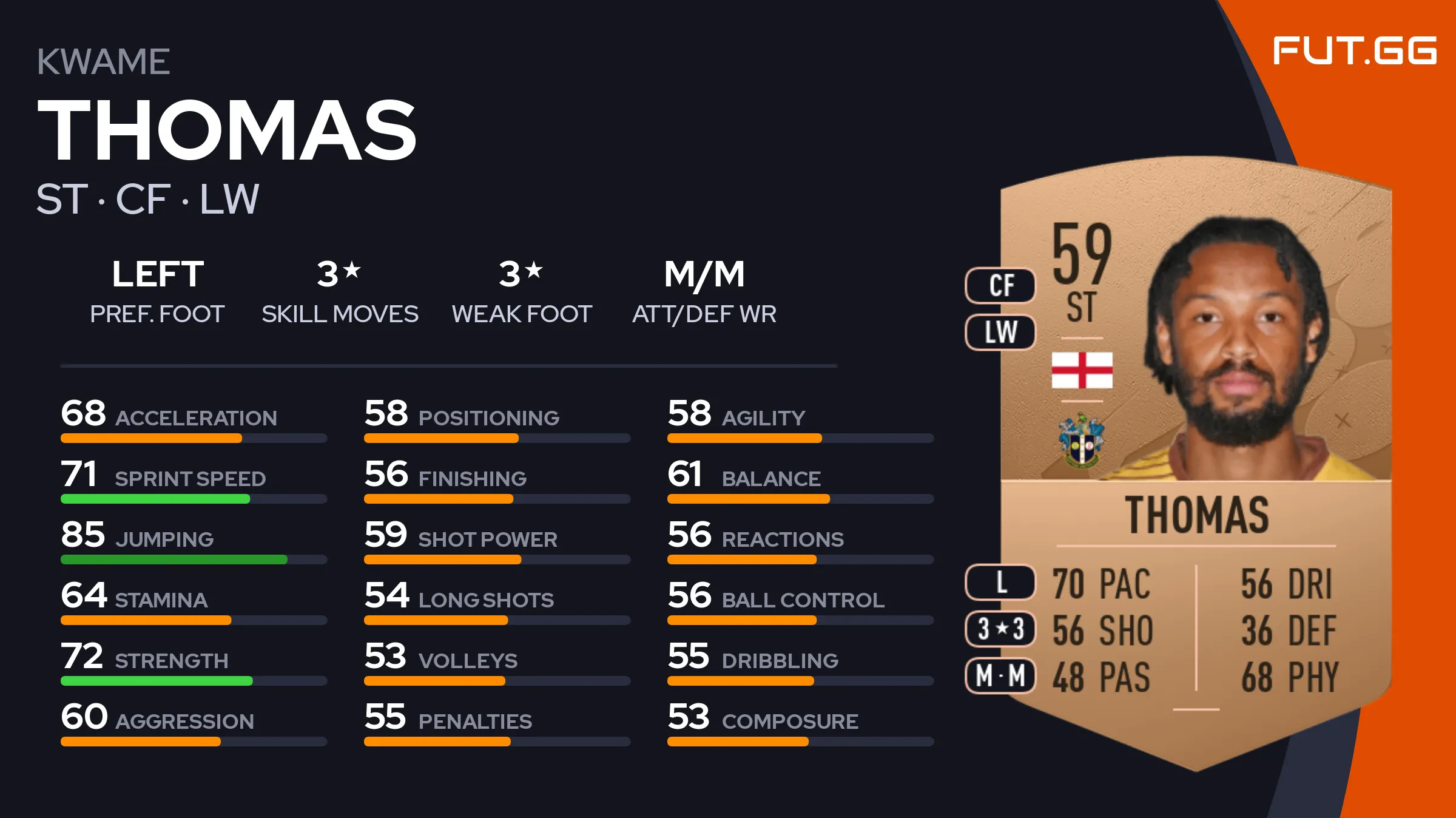Click the 3★3 skill and weak foot badge
The height and width of the screenshot is (818, 1456).
coord(1000,629)
